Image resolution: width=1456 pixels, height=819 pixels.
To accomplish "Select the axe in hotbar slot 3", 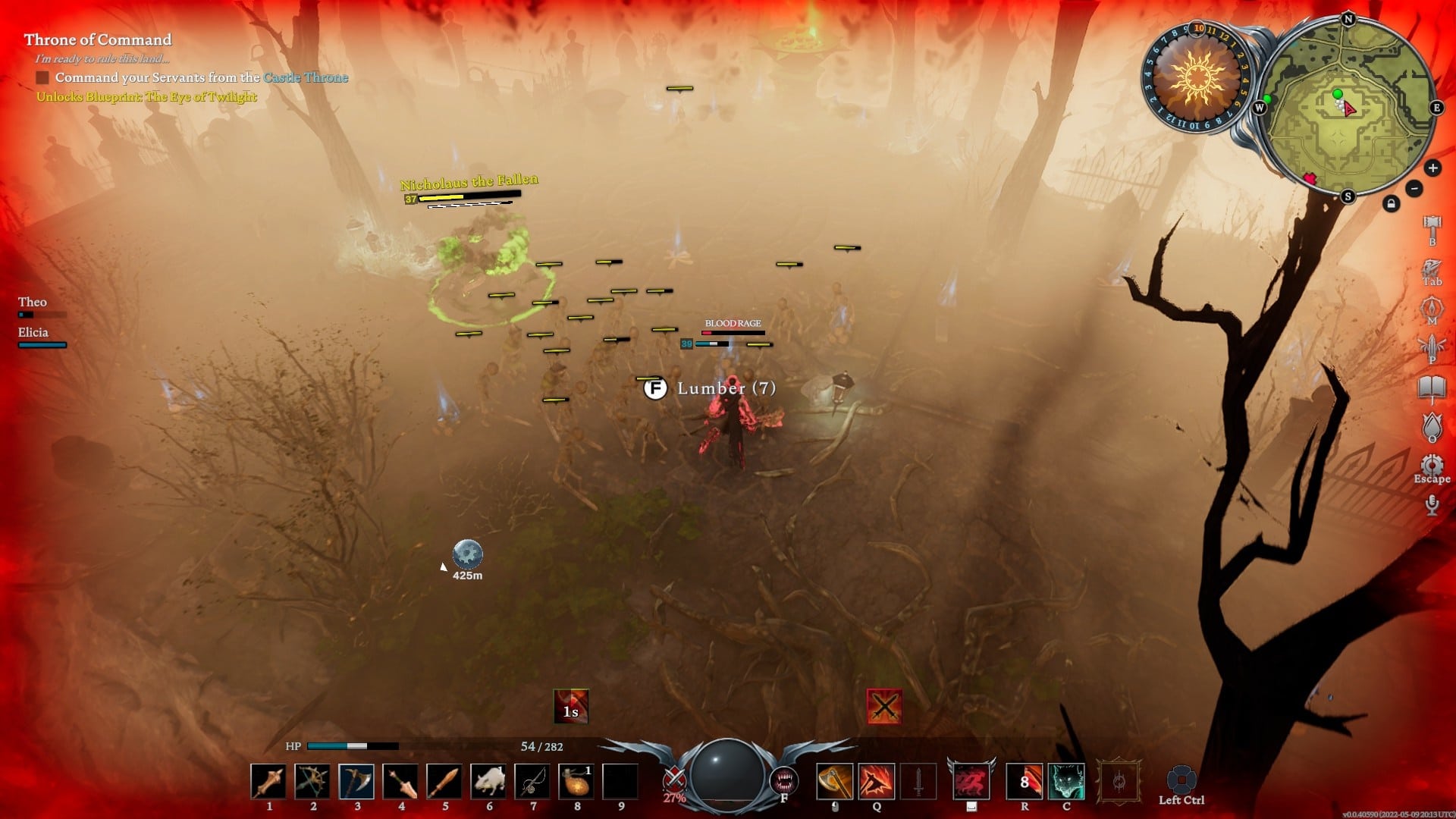I will (x=356, y=782).
